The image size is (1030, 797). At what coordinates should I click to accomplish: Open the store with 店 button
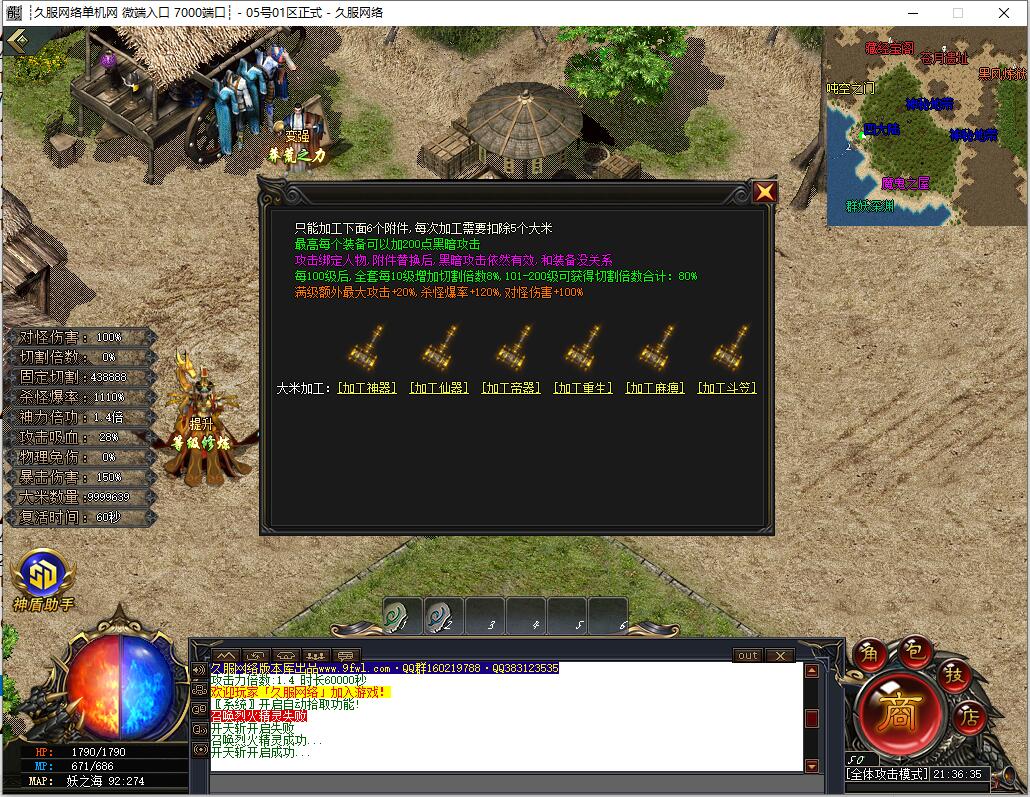click(968, 715)
